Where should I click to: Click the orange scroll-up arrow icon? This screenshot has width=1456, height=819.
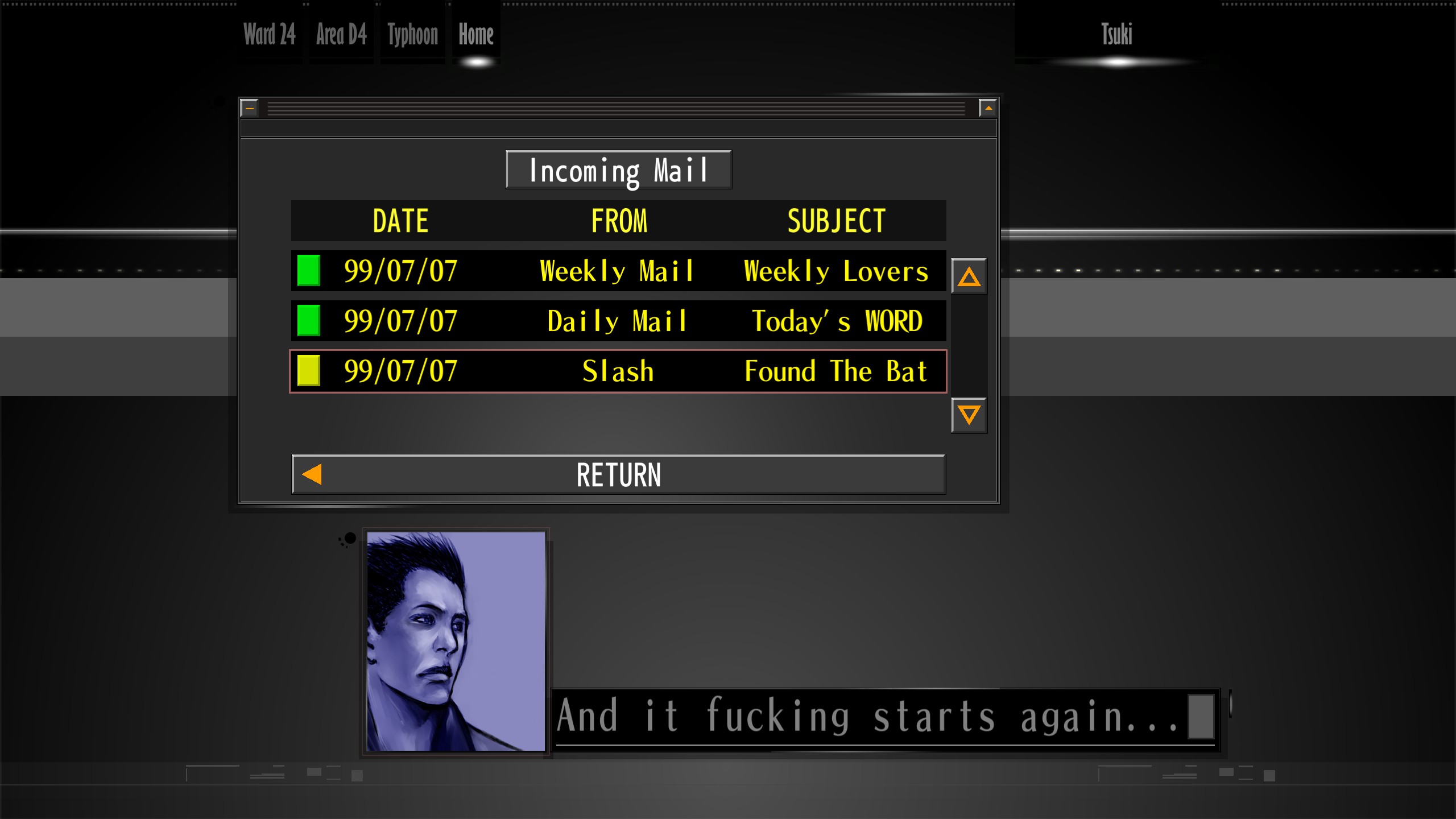[969, 276]
